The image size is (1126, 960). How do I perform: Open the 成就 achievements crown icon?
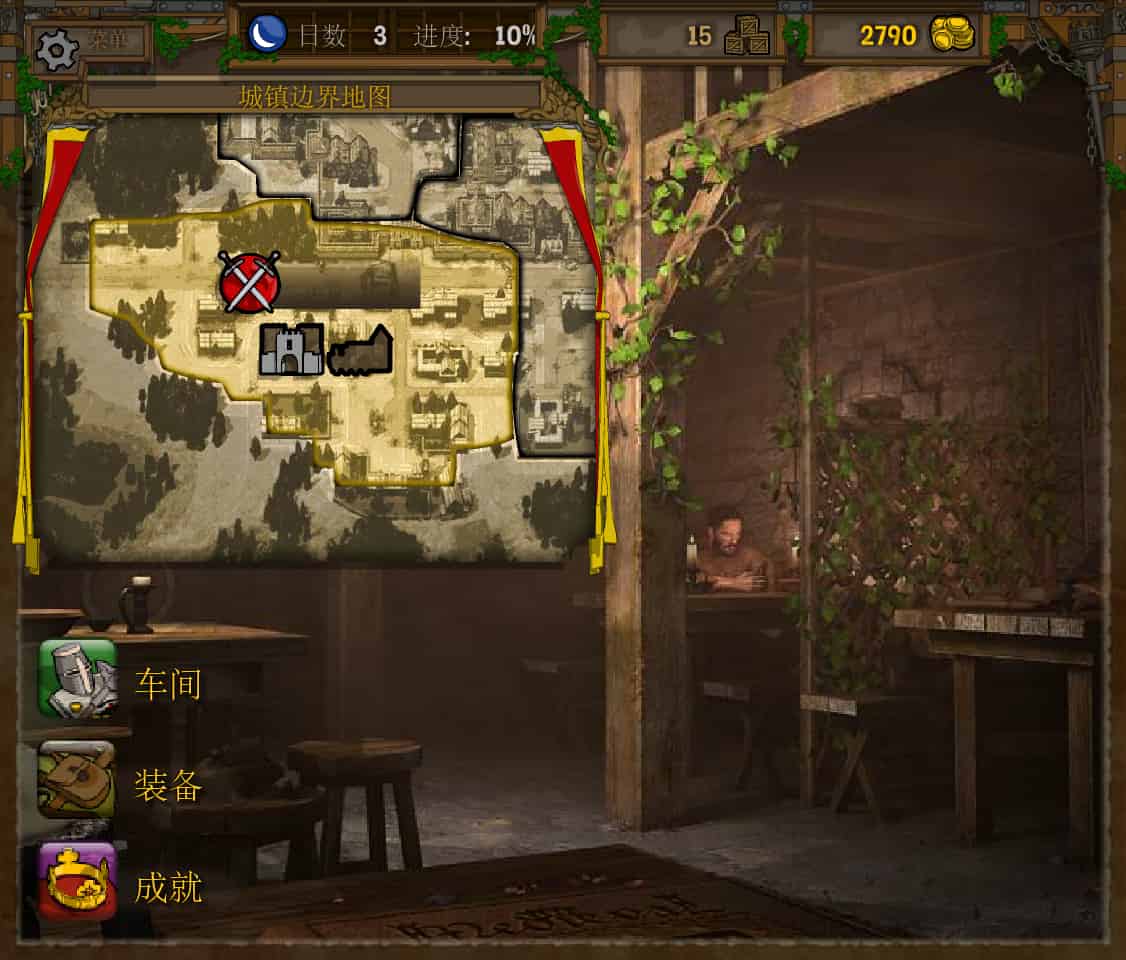click(77, 881)
